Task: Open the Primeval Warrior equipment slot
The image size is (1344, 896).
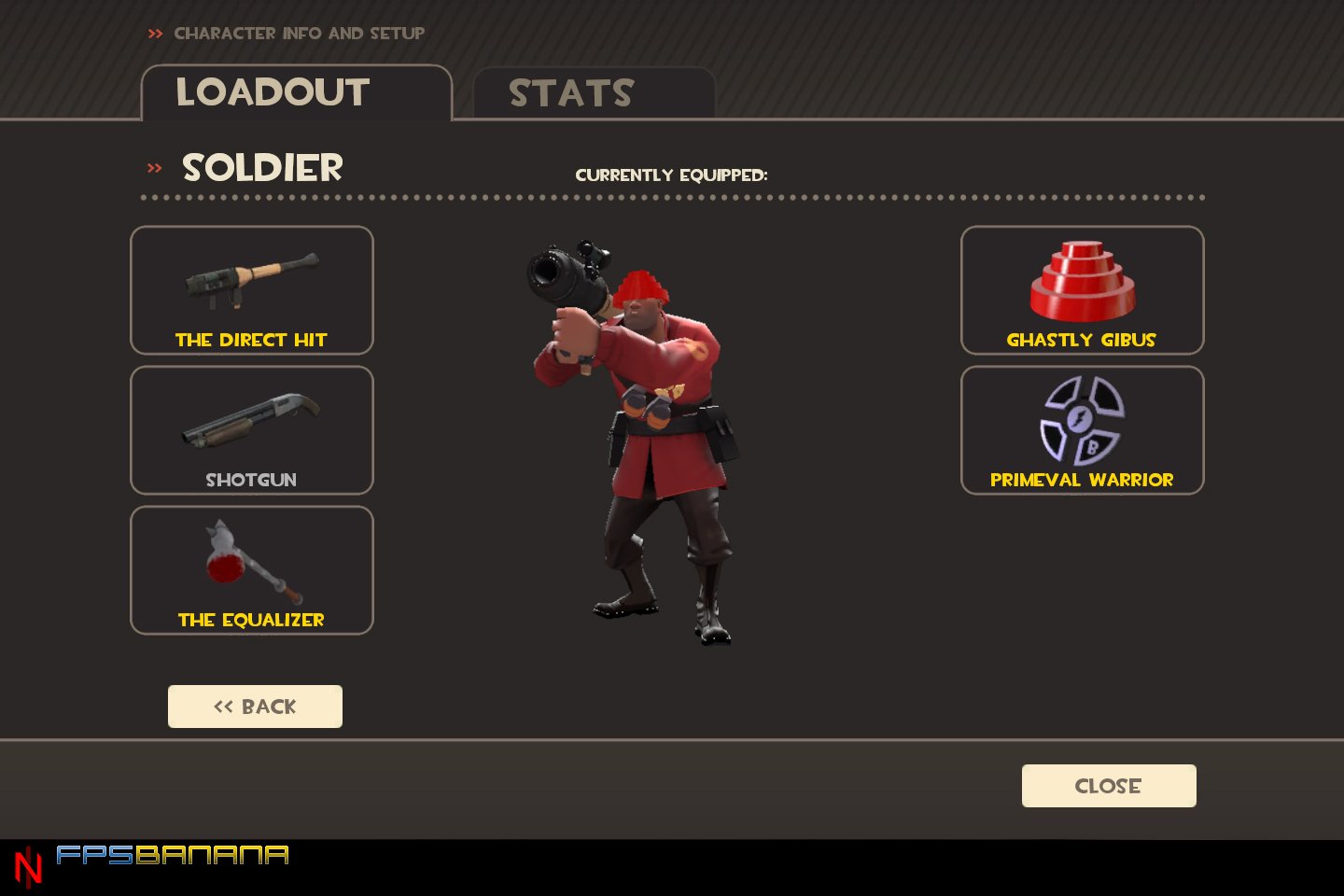Action: [x=1081, y=430]
